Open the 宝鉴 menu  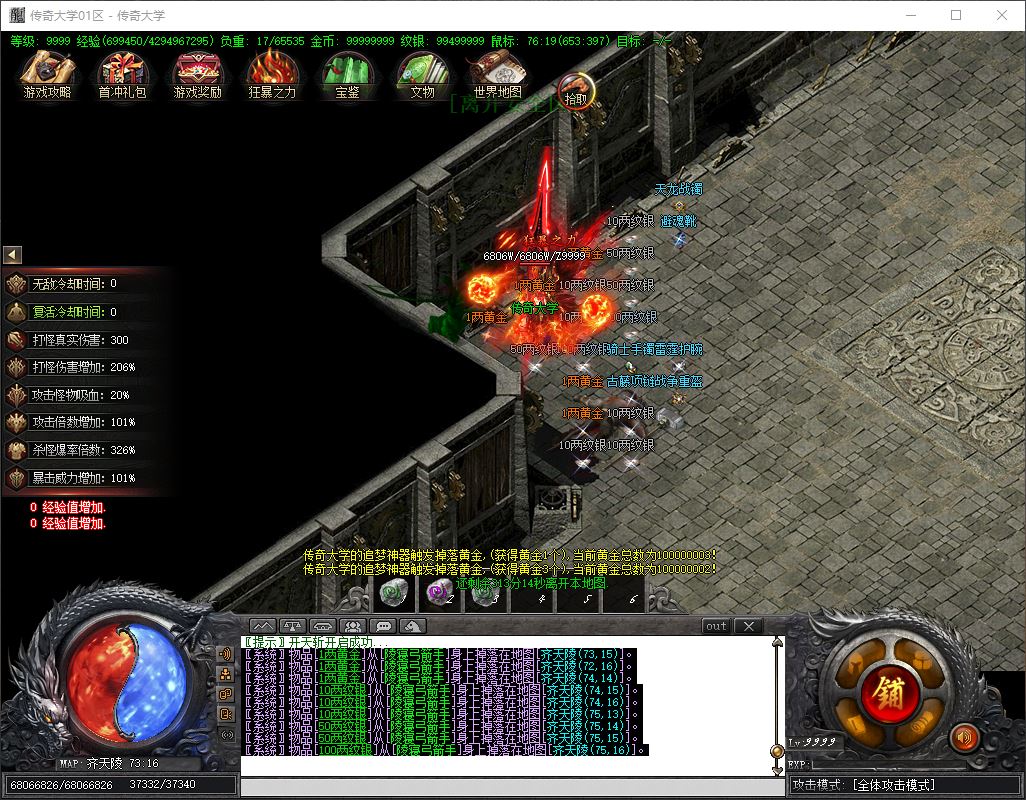click(x=347, y=73)
